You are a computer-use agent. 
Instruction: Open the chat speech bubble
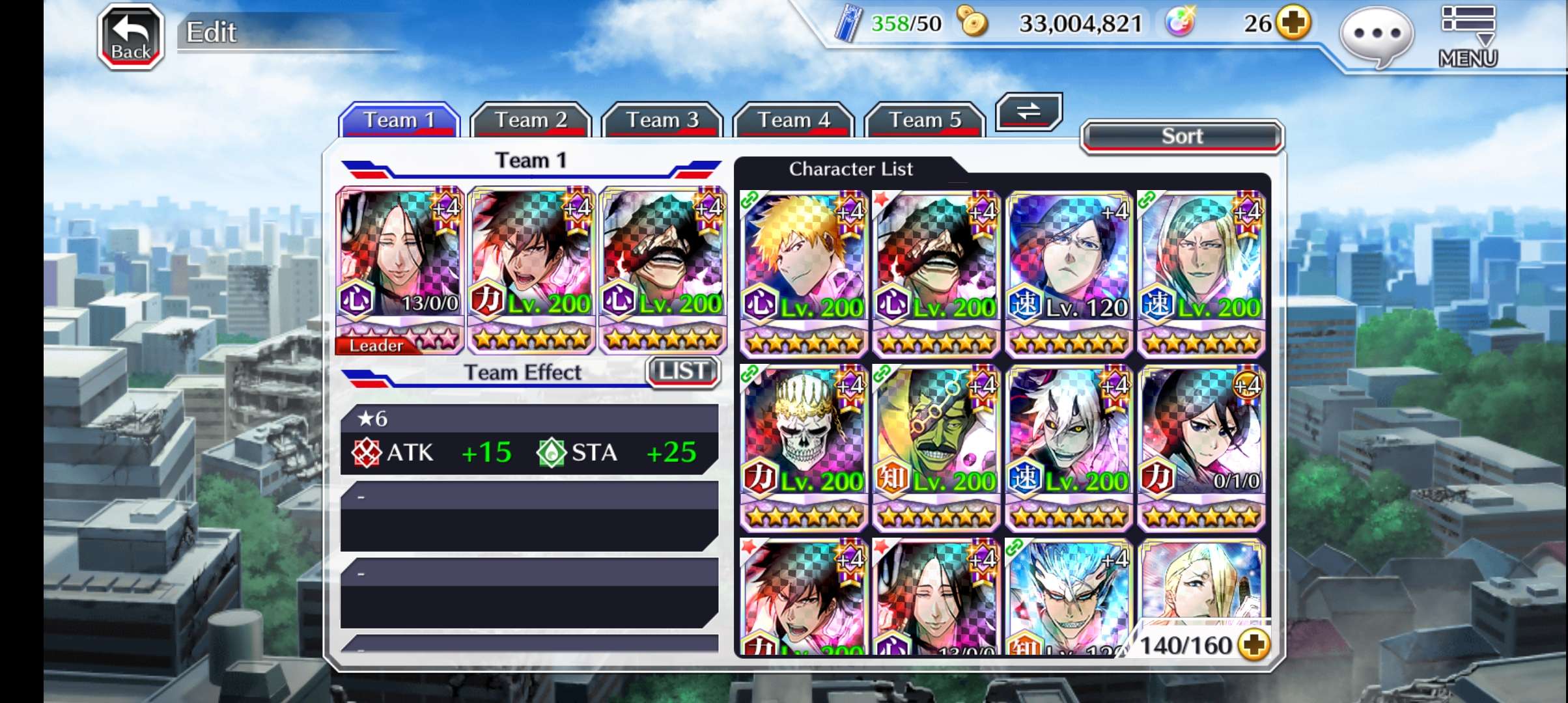pyautogui.click(x=1377, y=35)
